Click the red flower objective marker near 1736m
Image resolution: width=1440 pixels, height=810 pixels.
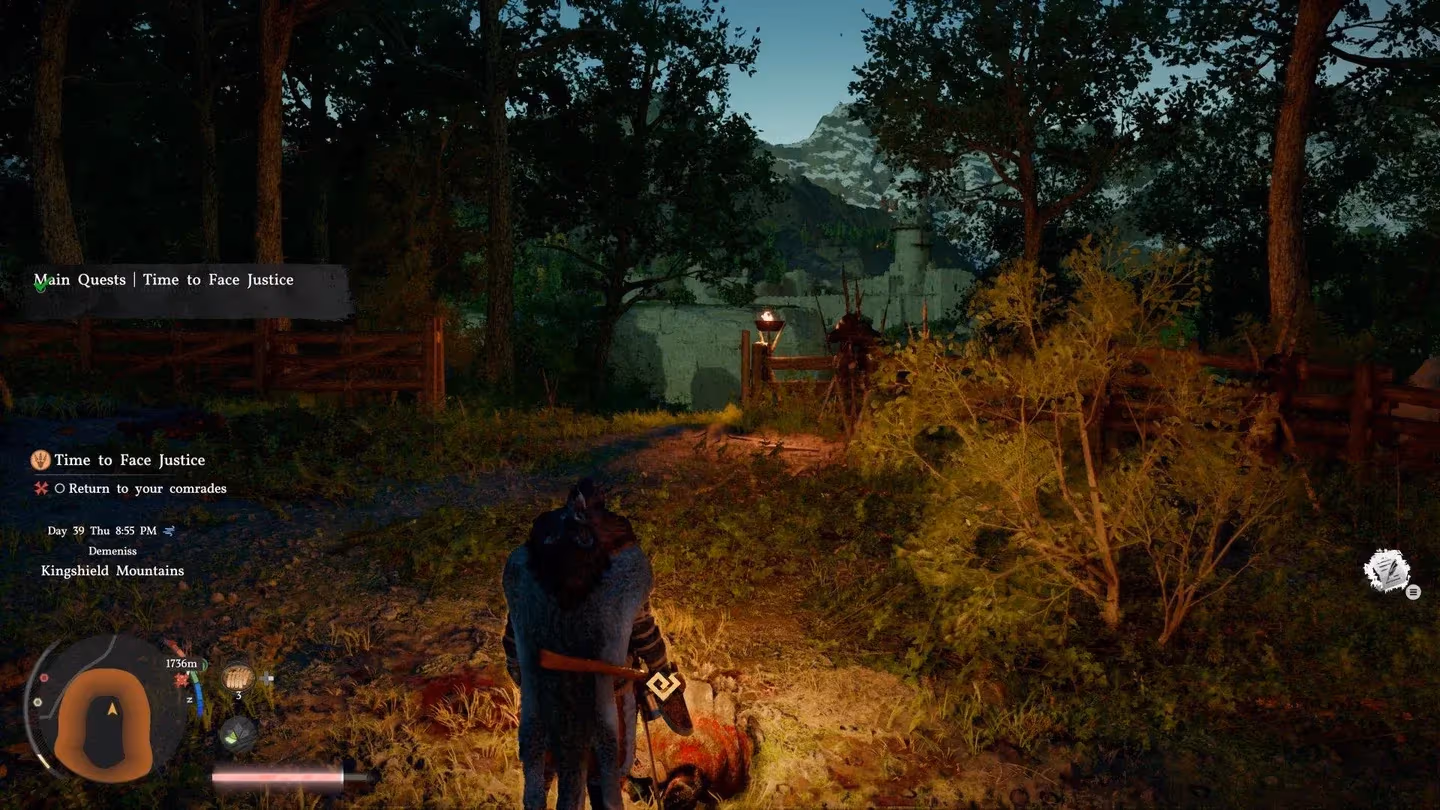(x=180, y=679)
